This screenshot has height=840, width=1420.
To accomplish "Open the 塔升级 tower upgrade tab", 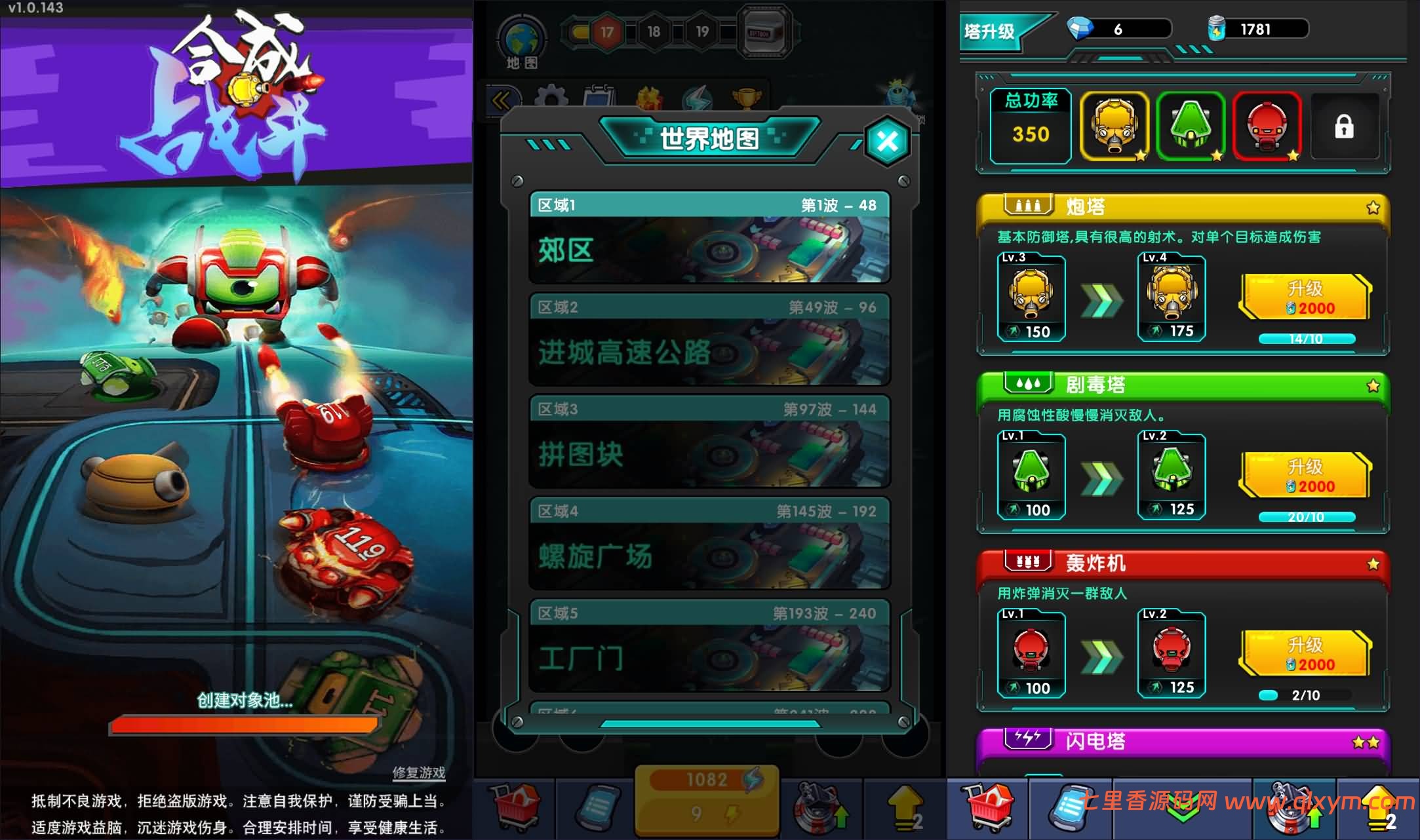I will coord(990,31).
